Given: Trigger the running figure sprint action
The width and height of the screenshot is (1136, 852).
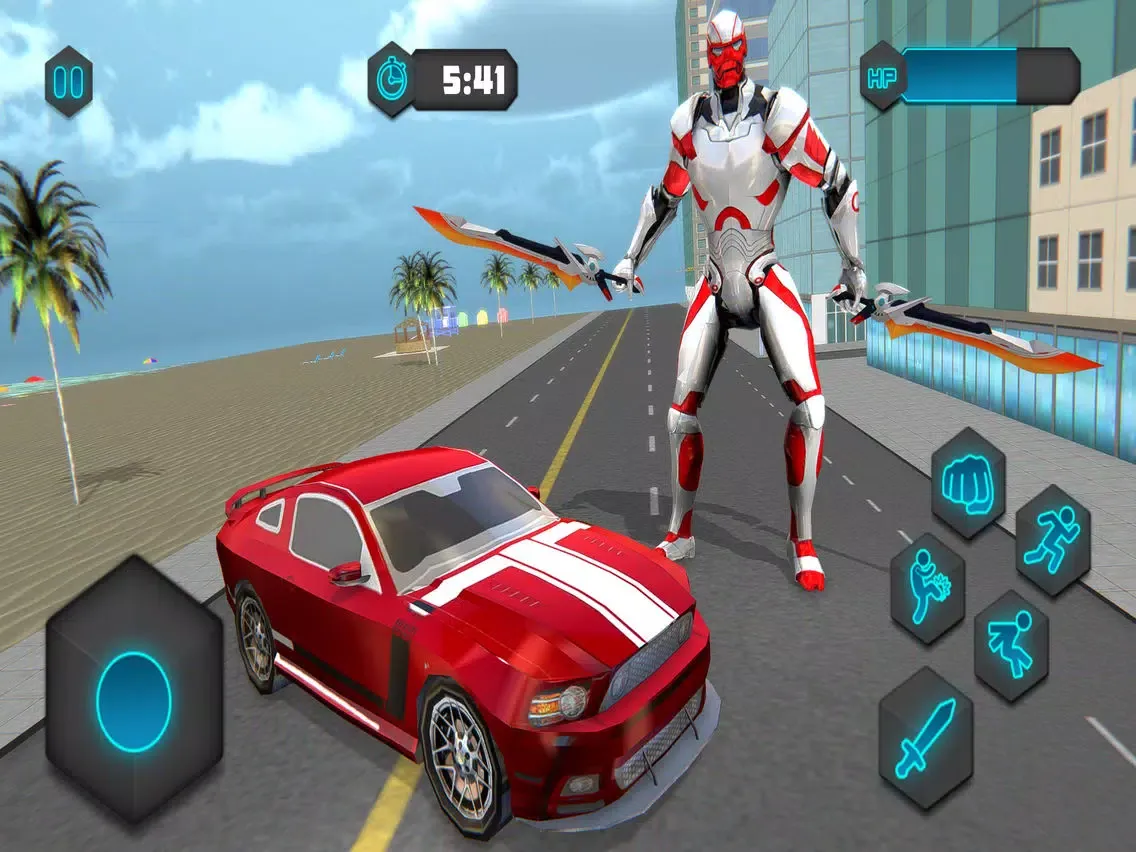Looking at the screenshot, I should (1052, 540).
